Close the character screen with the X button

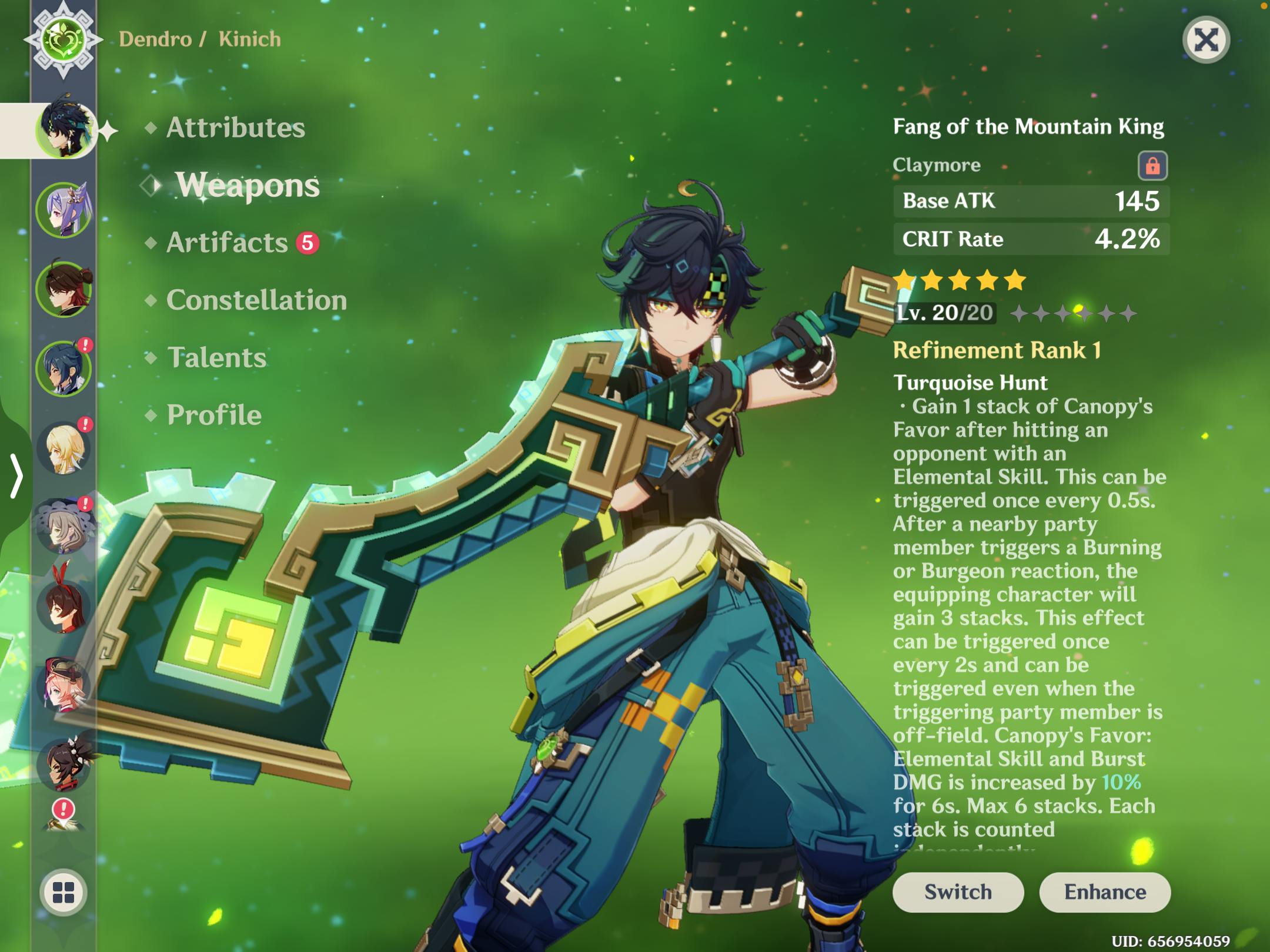pos(1205,41)
